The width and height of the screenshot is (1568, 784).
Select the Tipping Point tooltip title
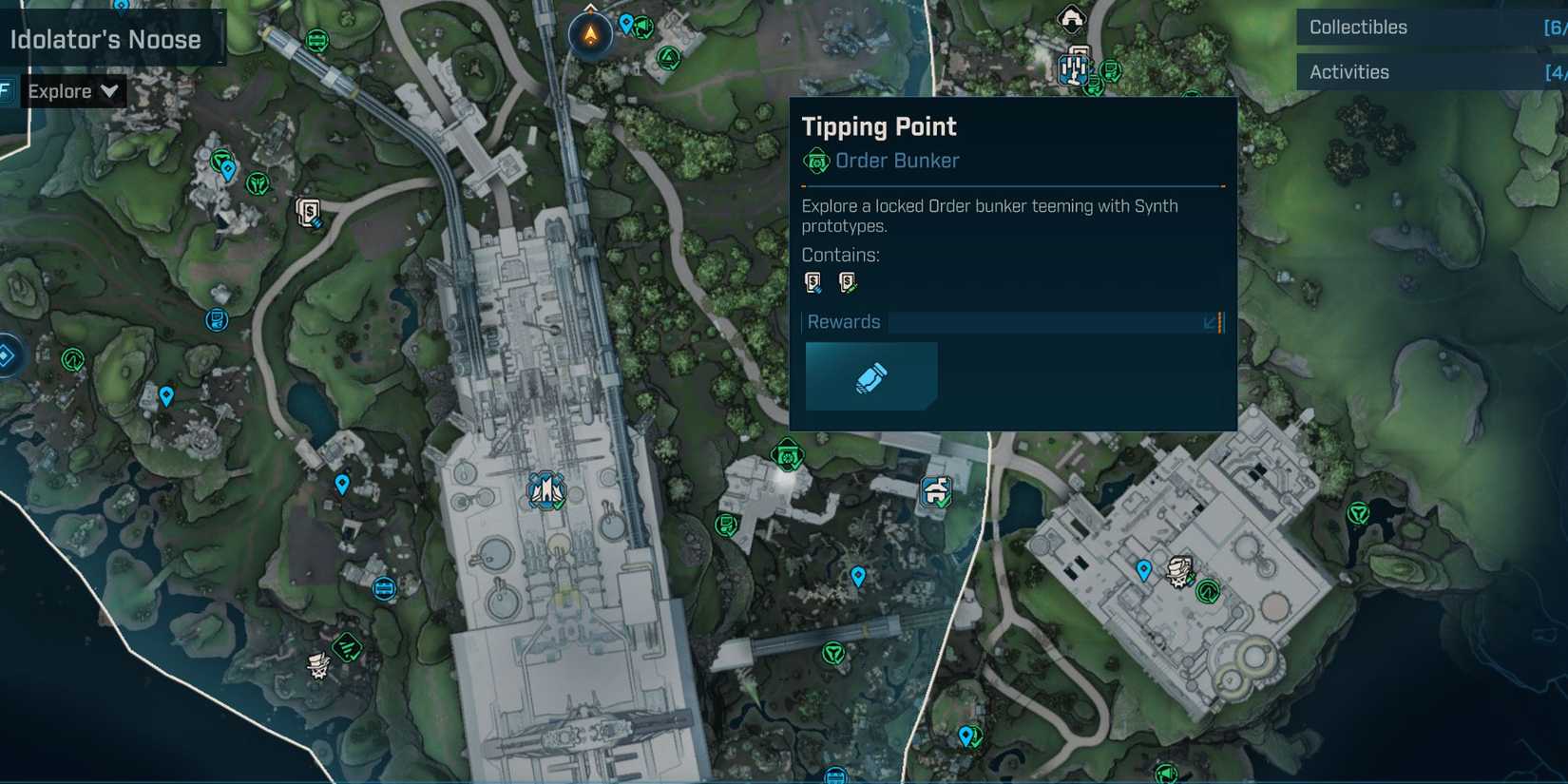point(879,125)
